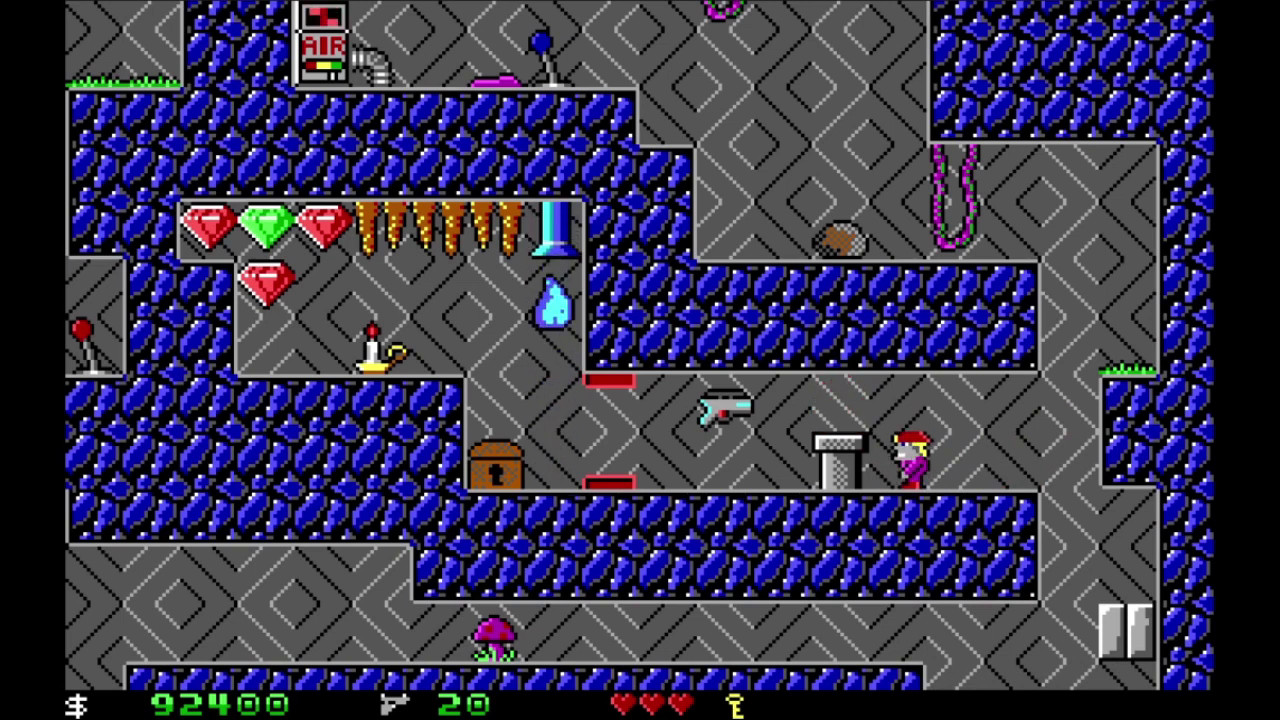Select the pistol ammo icon in the status bar
The width and height of the screenshot is (1280, 720).
point(396,705)
